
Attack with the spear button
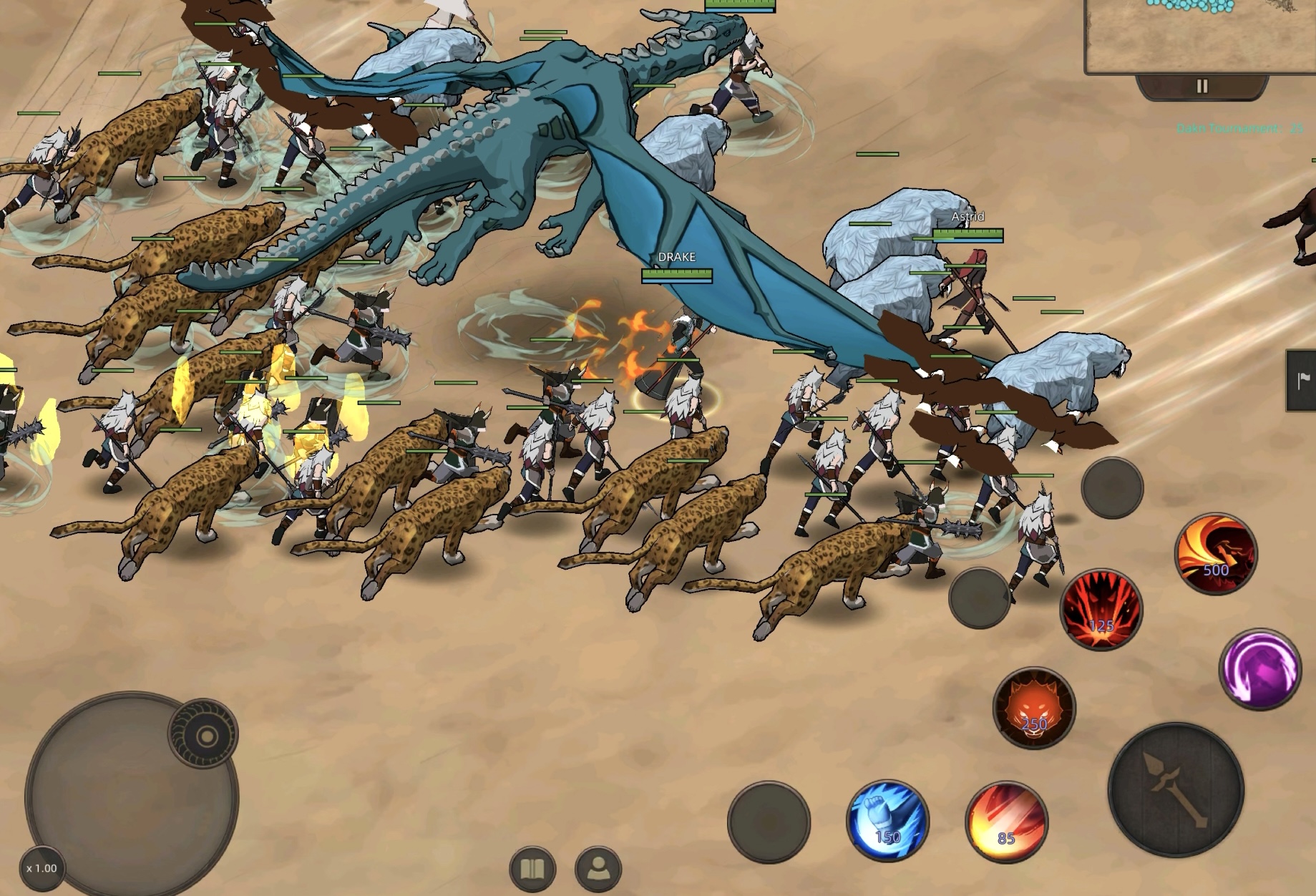(1175, 790)
